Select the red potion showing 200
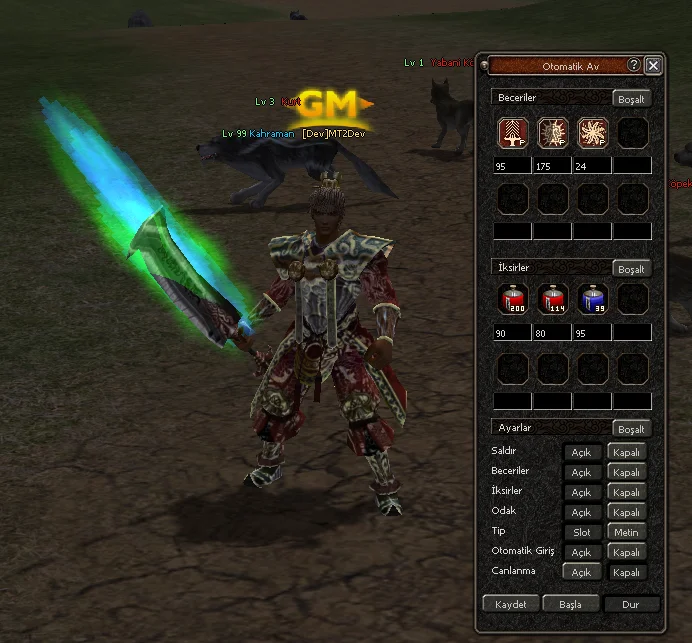This screenshot has height=643, width=692. [x=513, y=299]
